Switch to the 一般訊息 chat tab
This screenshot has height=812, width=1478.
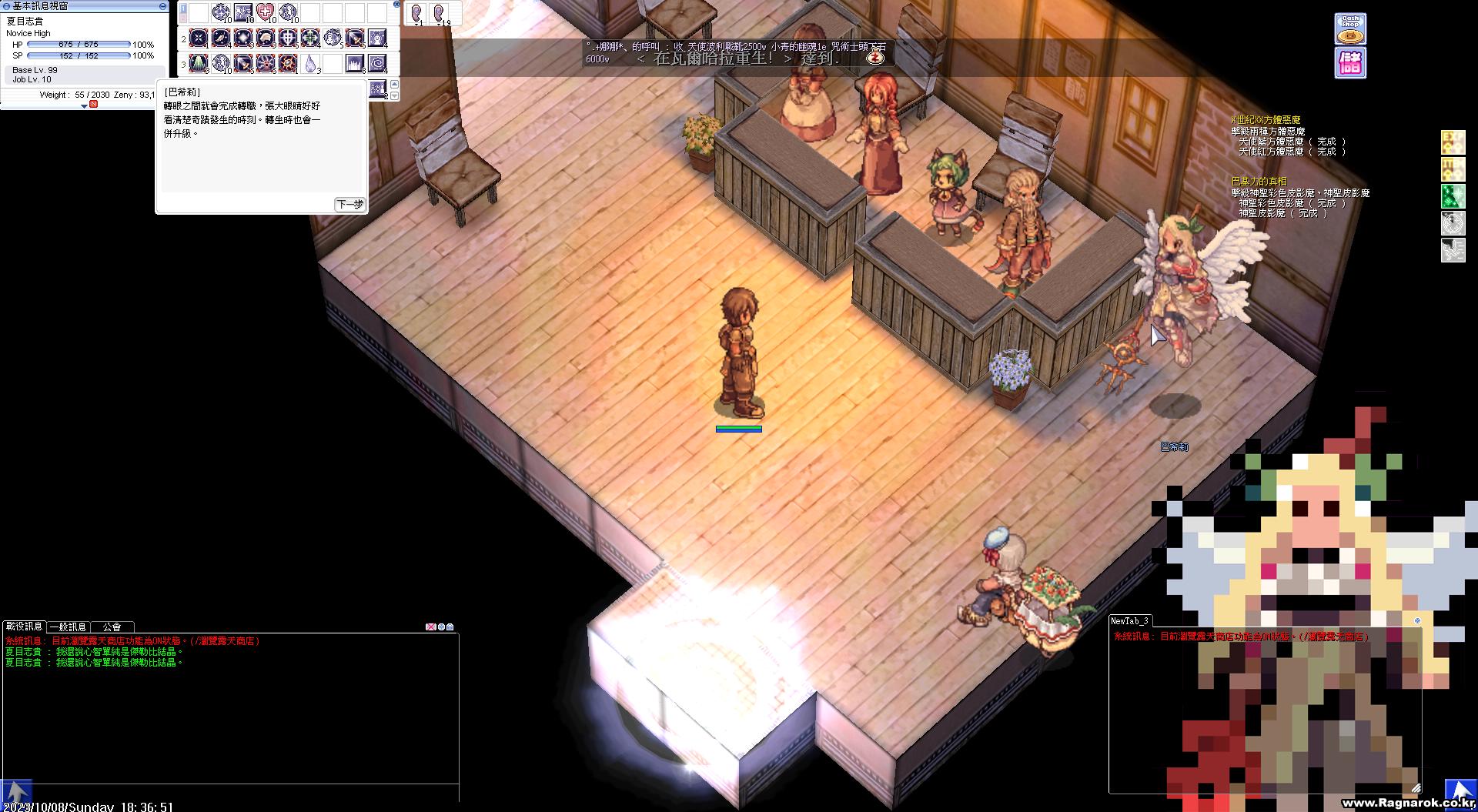tap(69, 627)
